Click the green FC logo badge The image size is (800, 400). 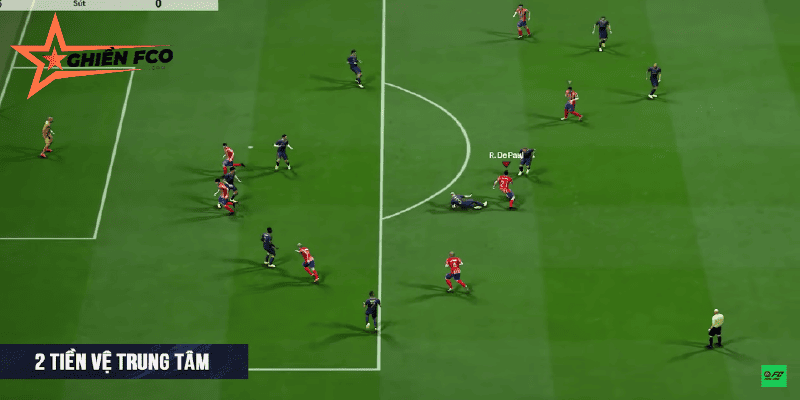[x=773, y=376]
